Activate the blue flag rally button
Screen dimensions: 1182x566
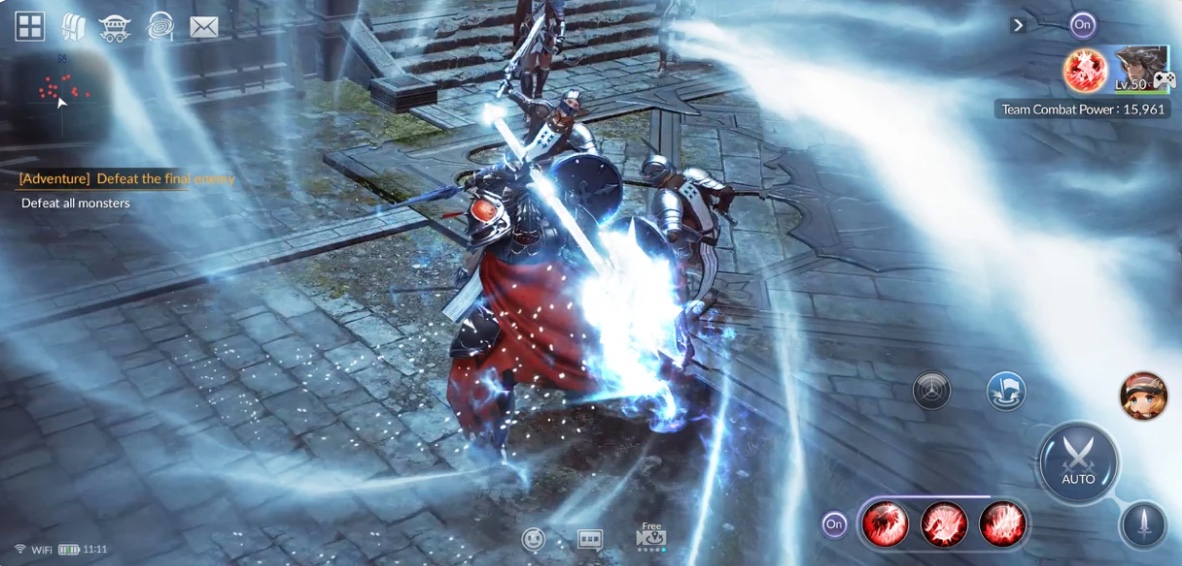[x=1005, y=390]
